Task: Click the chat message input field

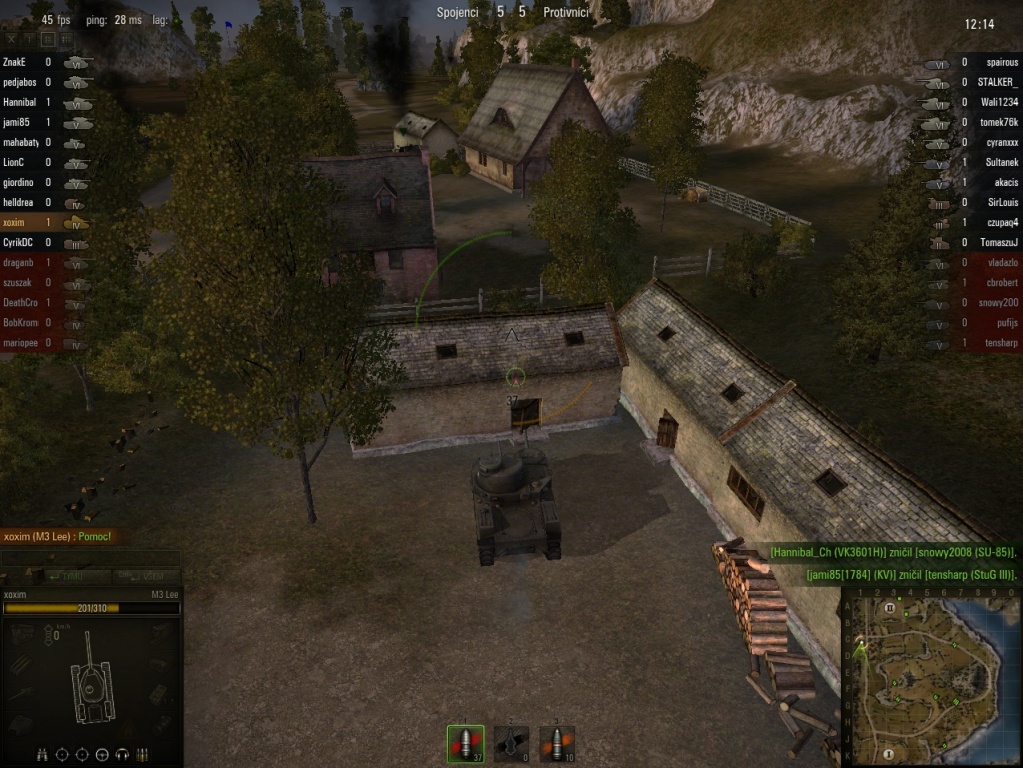Action: [91, 558]
